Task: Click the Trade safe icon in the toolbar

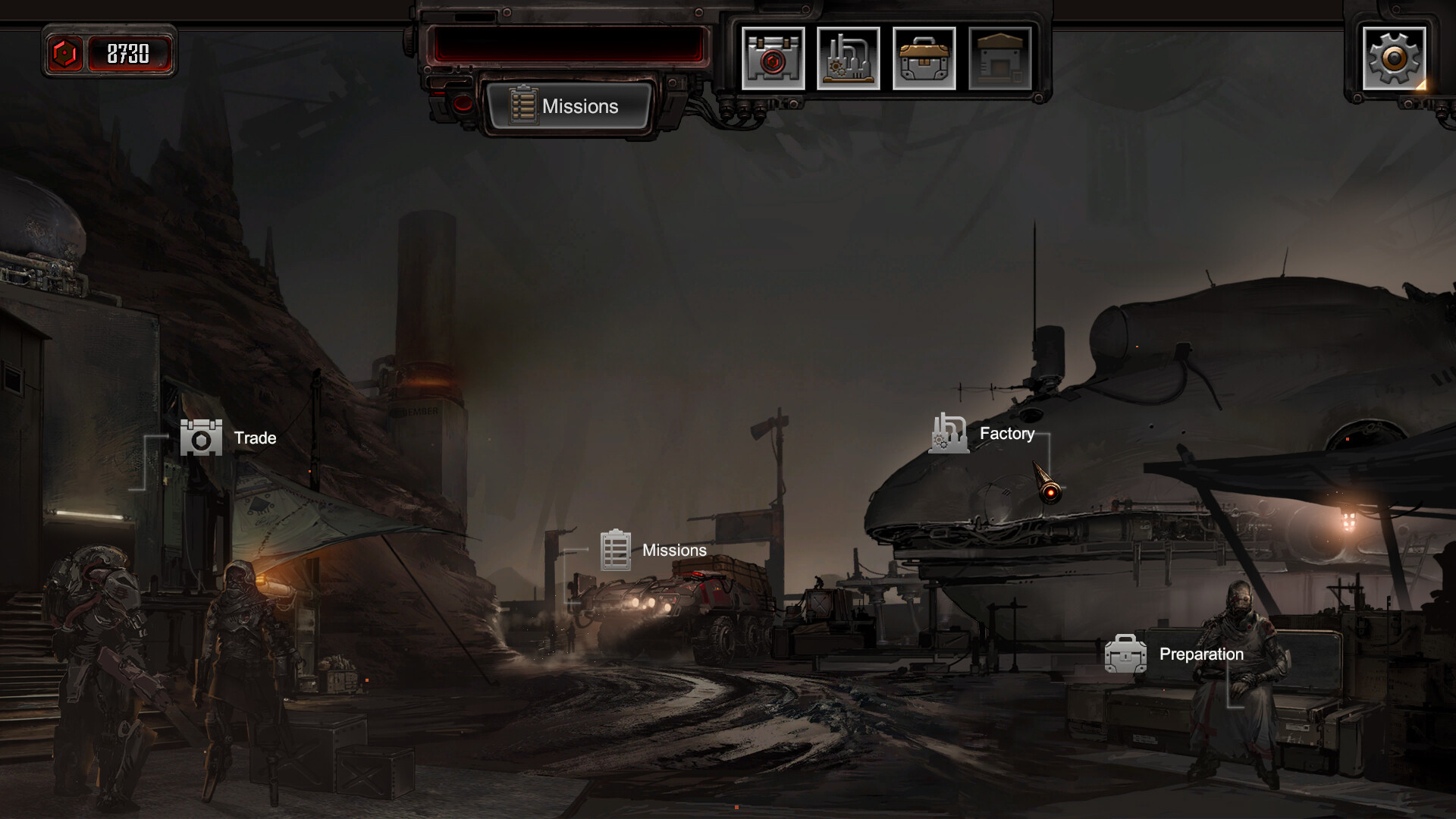Action: 773,58
